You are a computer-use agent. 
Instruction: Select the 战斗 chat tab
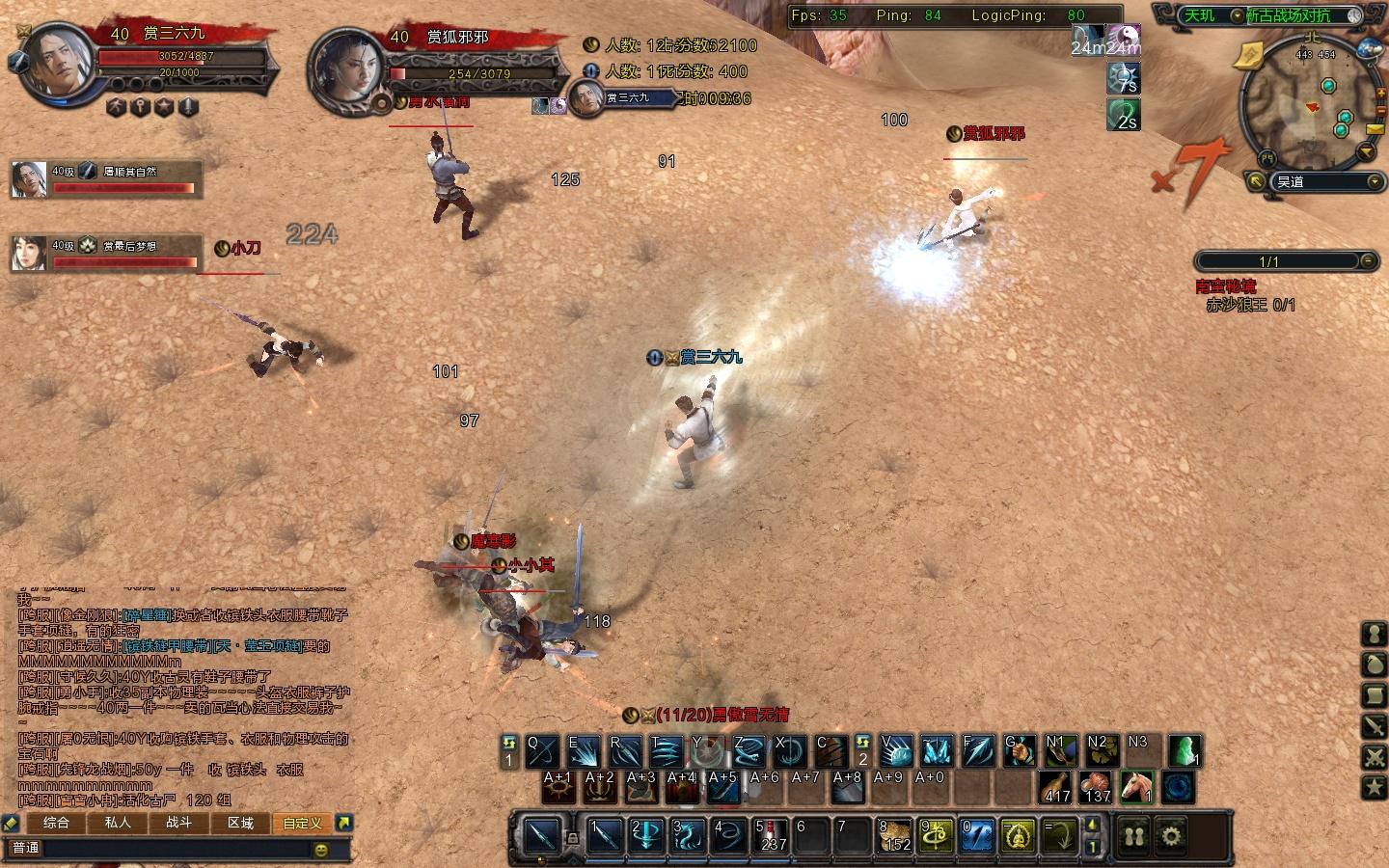coord(179,823)
